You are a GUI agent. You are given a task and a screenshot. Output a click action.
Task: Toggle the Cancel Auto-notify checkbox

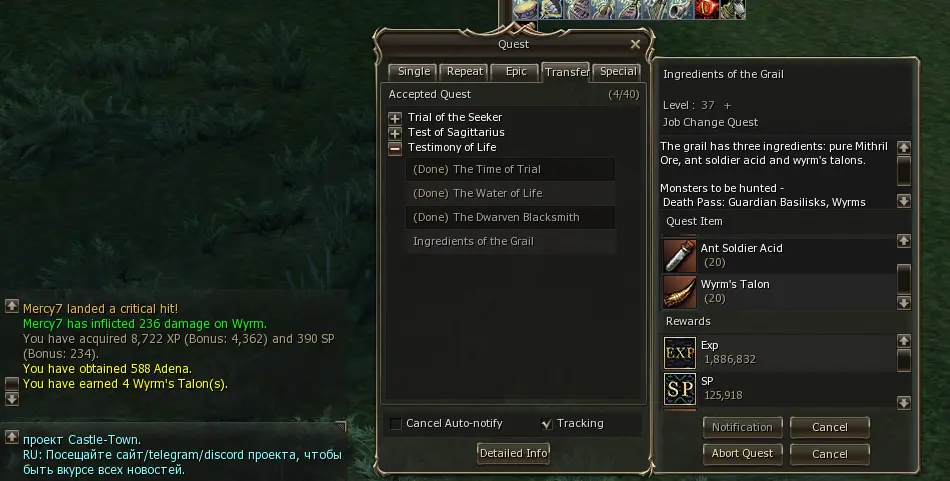(x=396, y=424)
